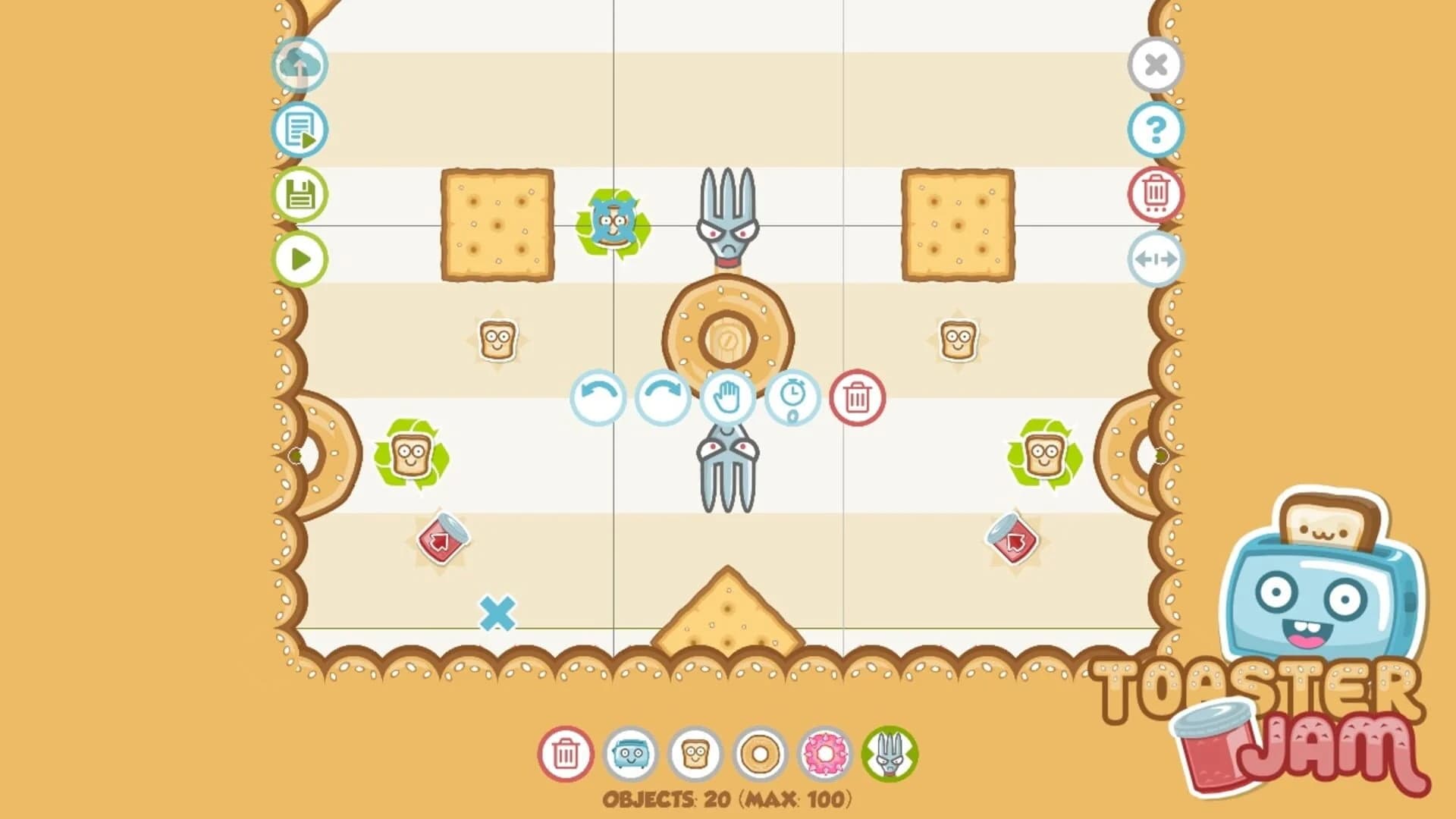Exit the editor with the X button
The image size is (1456, 819).
(x=1156, y=67)
